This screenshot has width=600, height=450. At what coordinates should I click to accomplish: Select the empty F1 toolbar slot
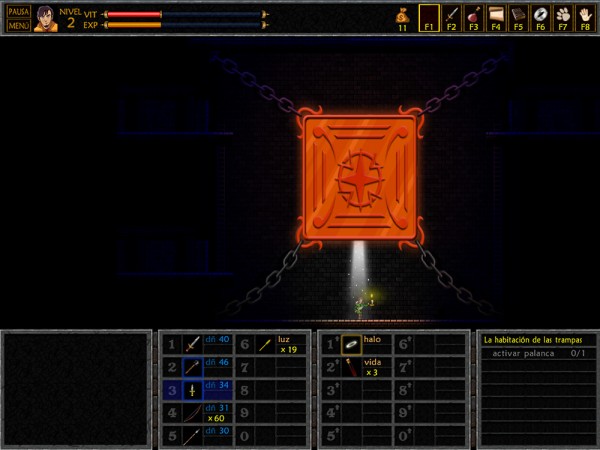[x=429, y=17]
